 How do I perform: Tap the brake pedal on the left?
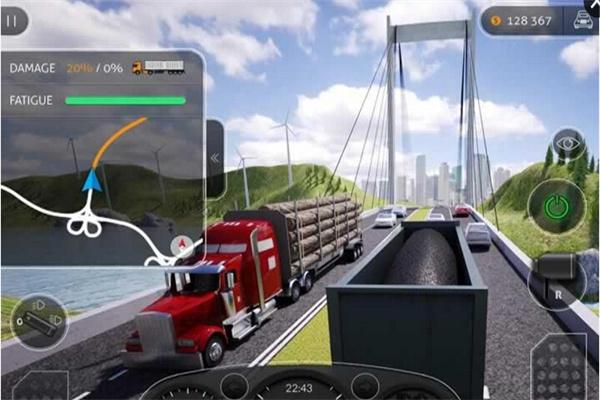coord(38,386)
